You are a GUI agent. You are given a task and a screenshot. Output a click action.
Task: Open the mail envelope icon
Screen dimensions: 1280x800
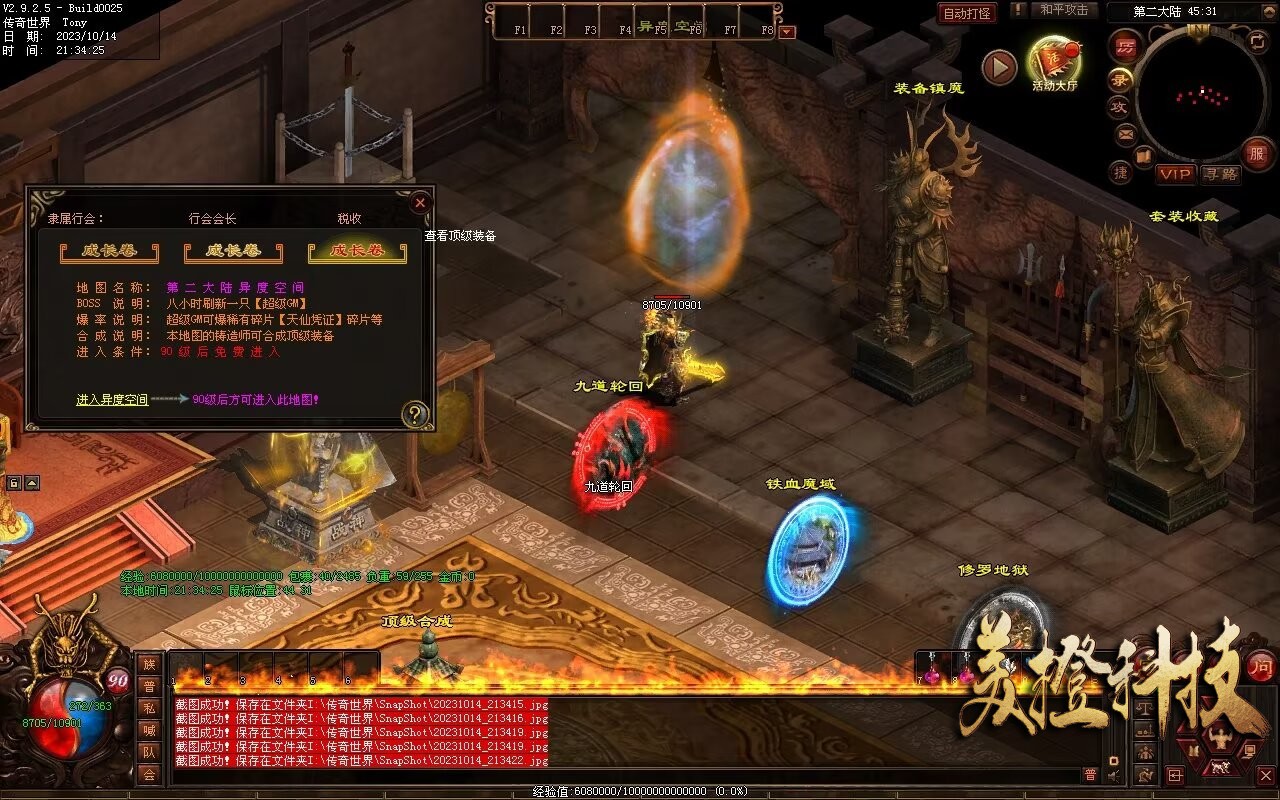pyautogui.click(x=1126, y=134)
